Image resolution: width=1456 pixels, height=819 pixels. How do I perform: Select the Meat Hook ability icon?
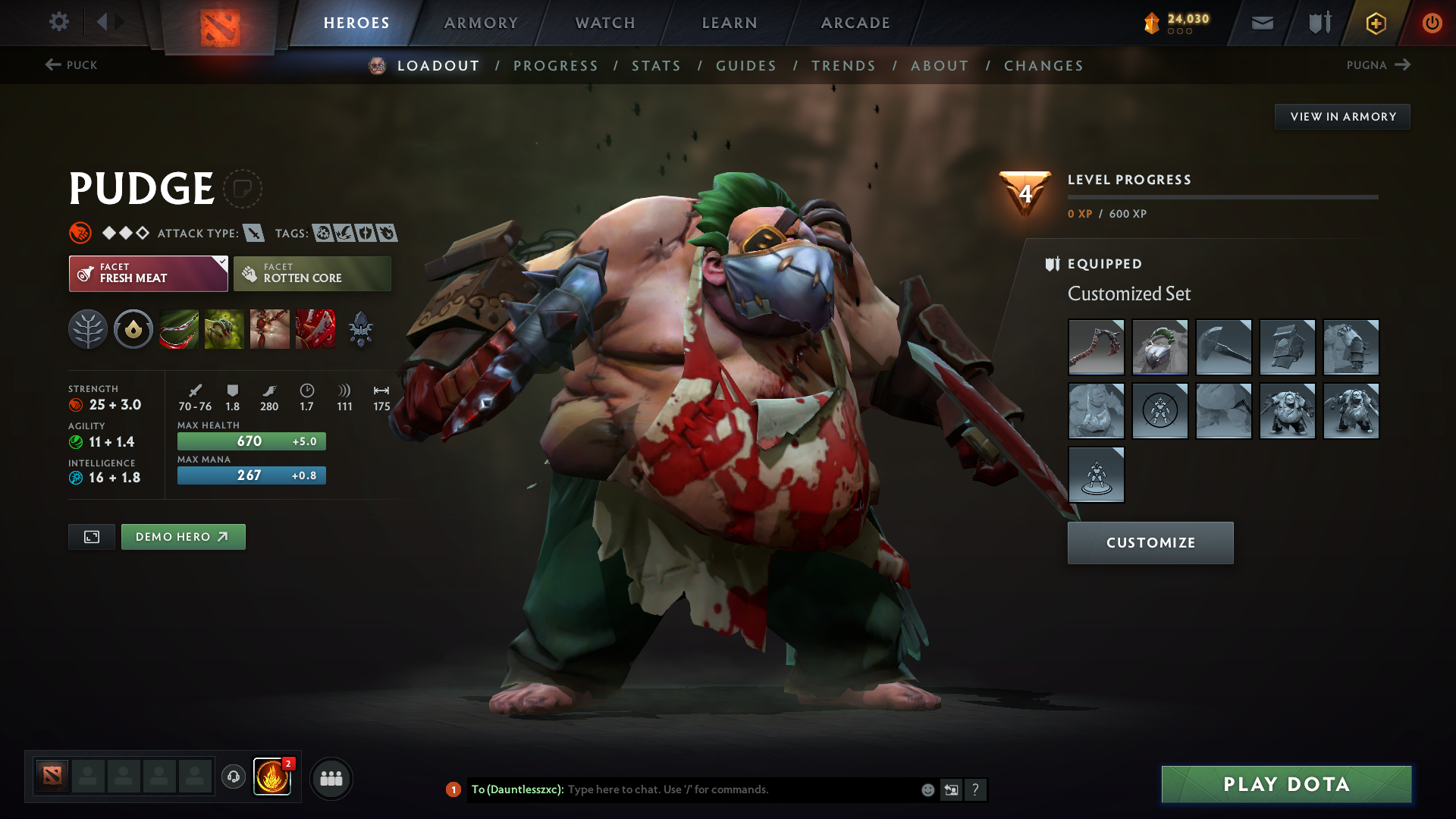(178, 328)
